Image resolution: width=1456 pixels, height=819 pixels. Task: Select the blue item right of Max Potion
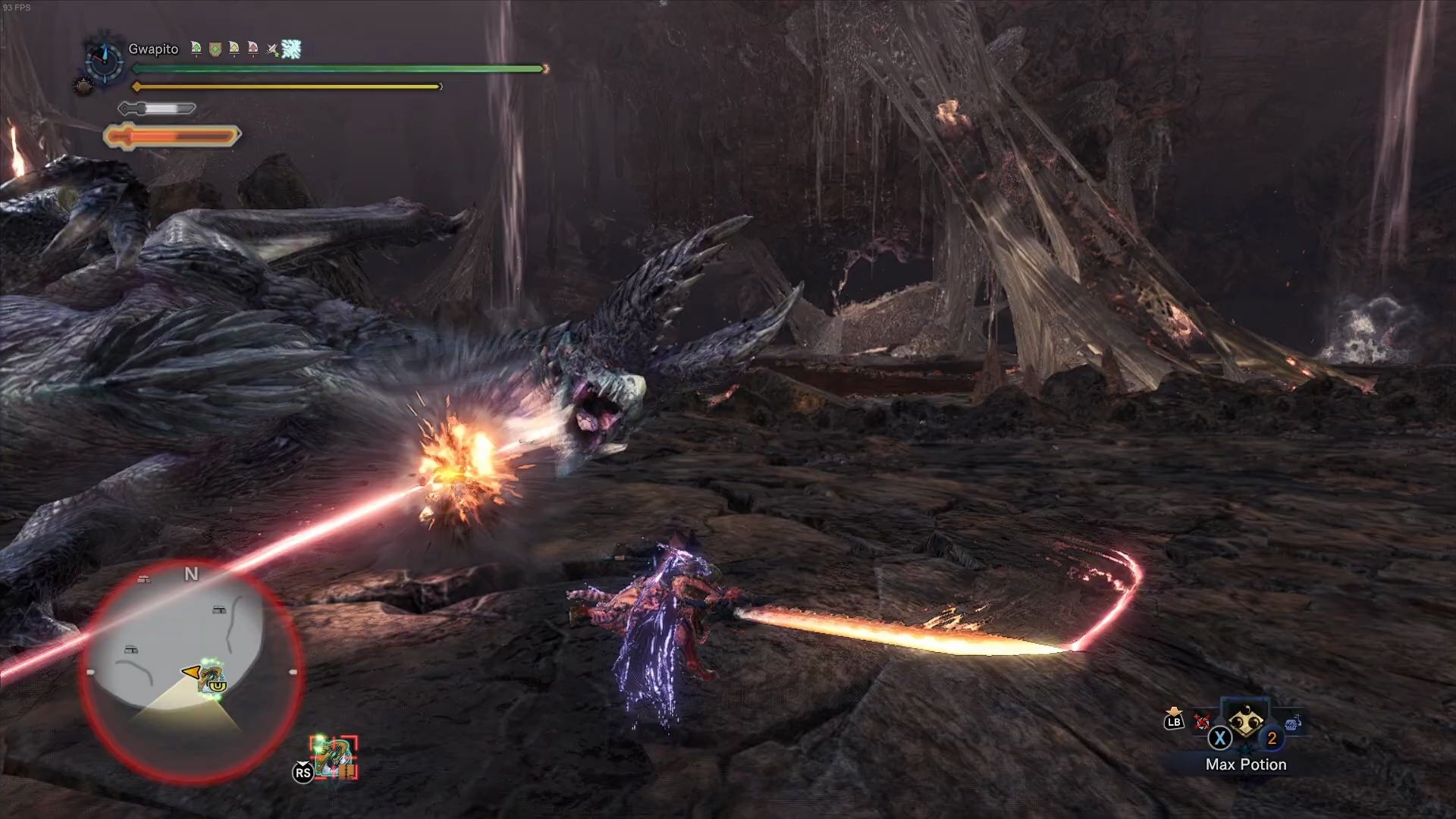coord(1293,721)
